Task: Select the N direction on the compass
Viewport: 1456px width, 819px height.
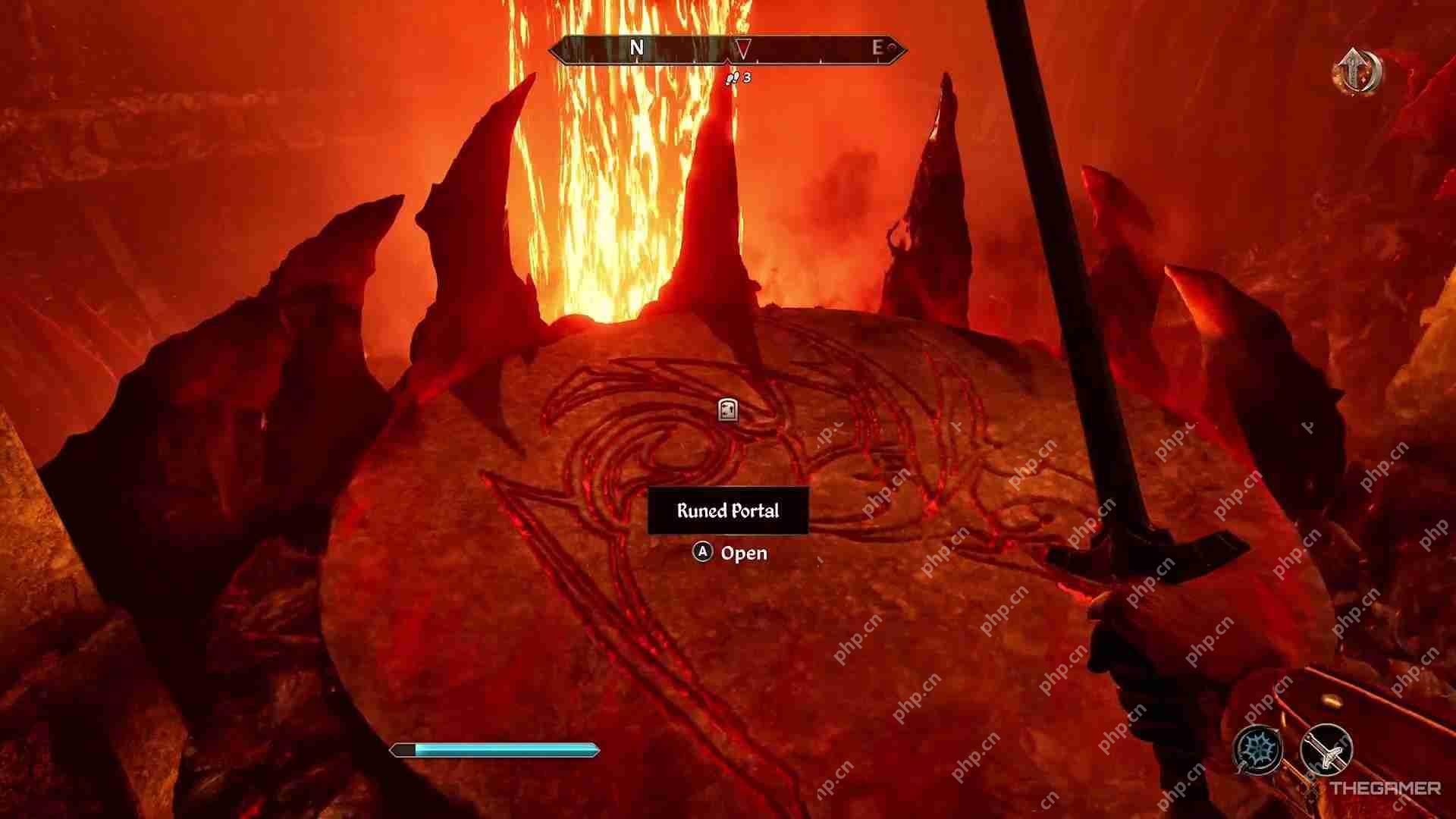Action: click(637, 48)
